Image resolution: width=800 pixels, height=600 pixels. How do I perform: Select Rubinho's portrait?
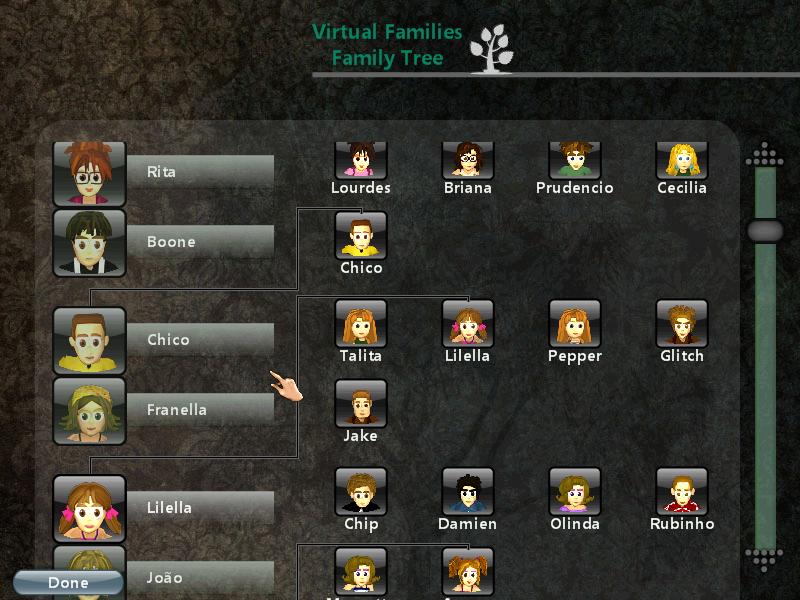(682, 492)
